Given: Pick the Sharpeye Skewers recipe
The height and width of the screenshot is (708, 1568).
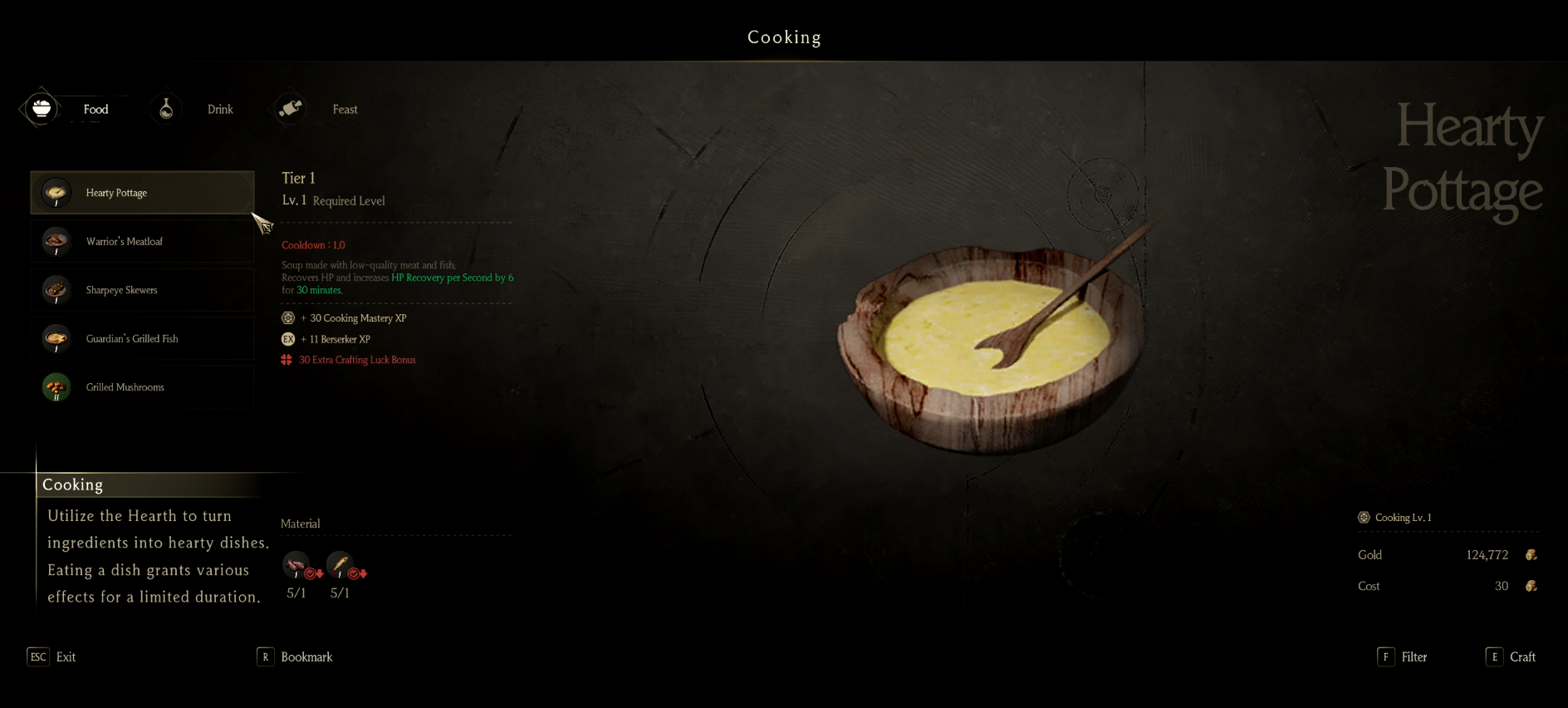Looking at the screenshot, I should [x=142, y=290].
